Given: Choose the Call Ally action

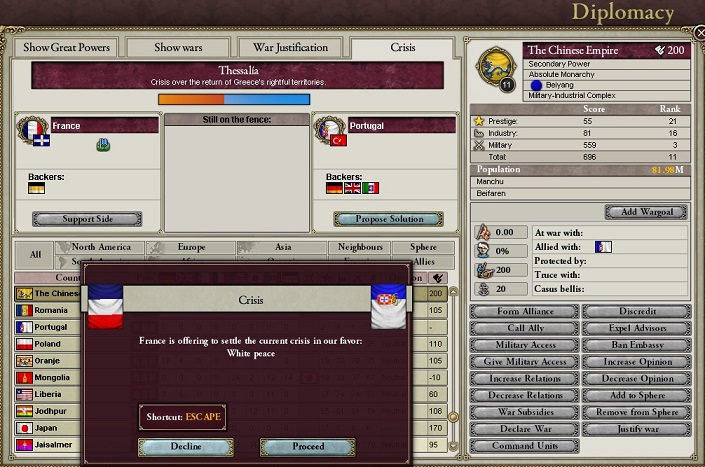Looking at the screenshot, I should point(523,328).
